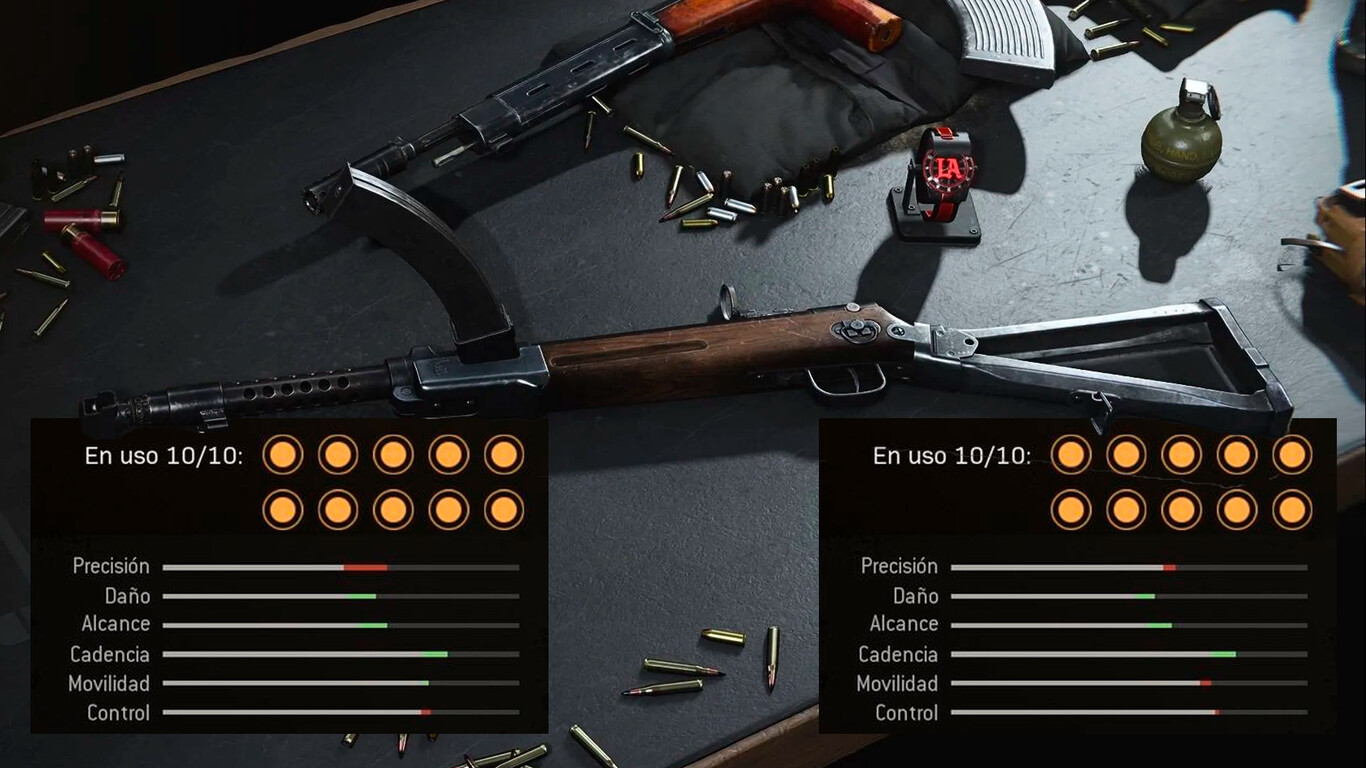Click the Precisión label in the left panel
This screenshot has width=1366, height=768.
coord(111,565)
